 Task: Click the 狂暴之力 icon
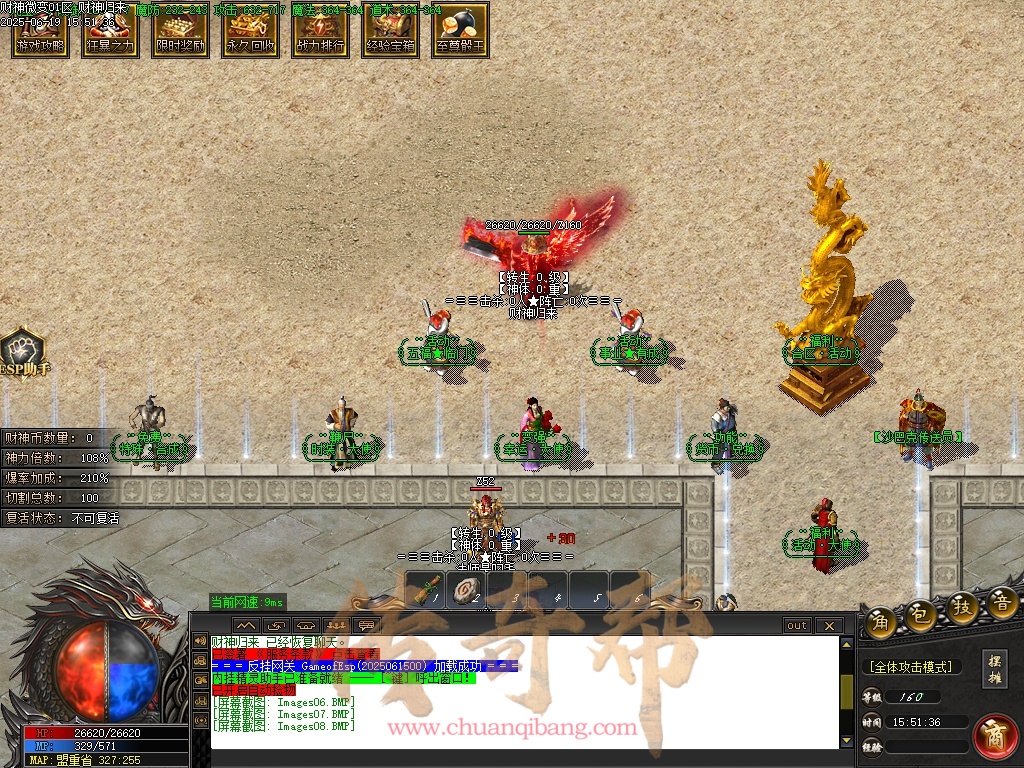(x=110, y=30)
